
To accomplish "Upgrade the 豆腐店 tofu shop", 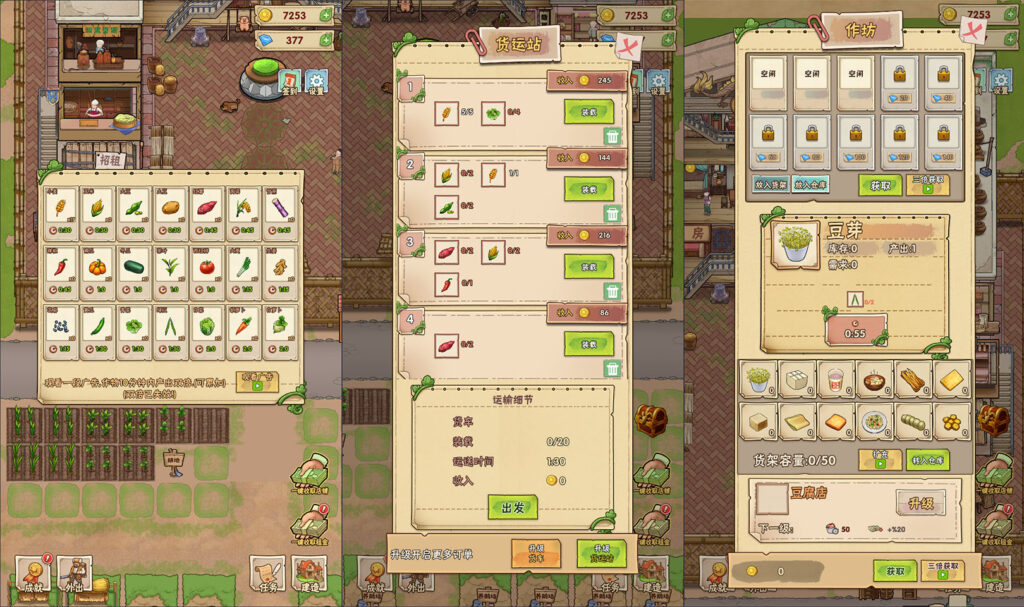I will pyautogui.click(x=920, y=503).
